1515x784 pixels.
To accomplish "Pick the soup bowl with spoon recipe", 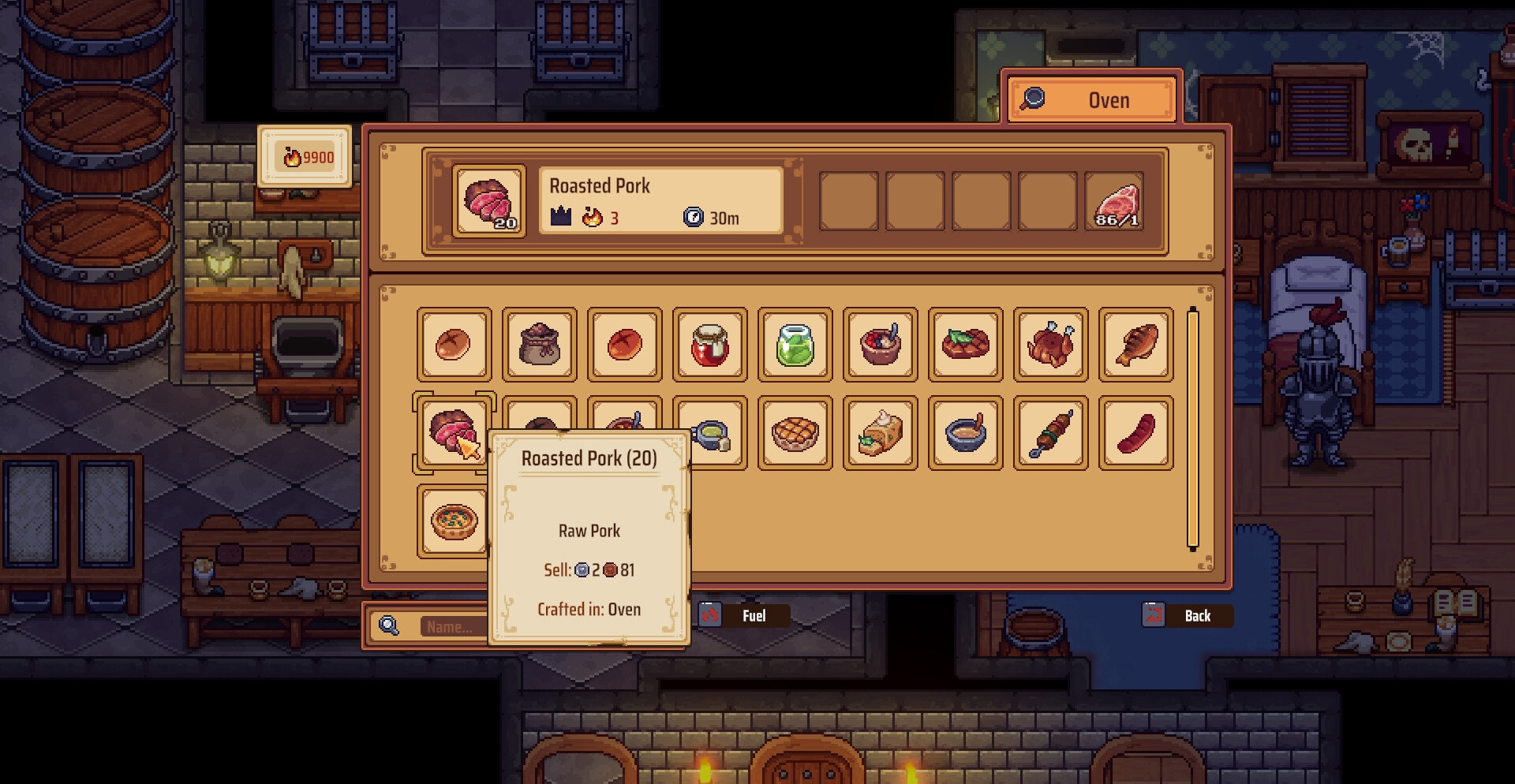I will (x=965, y=433).
